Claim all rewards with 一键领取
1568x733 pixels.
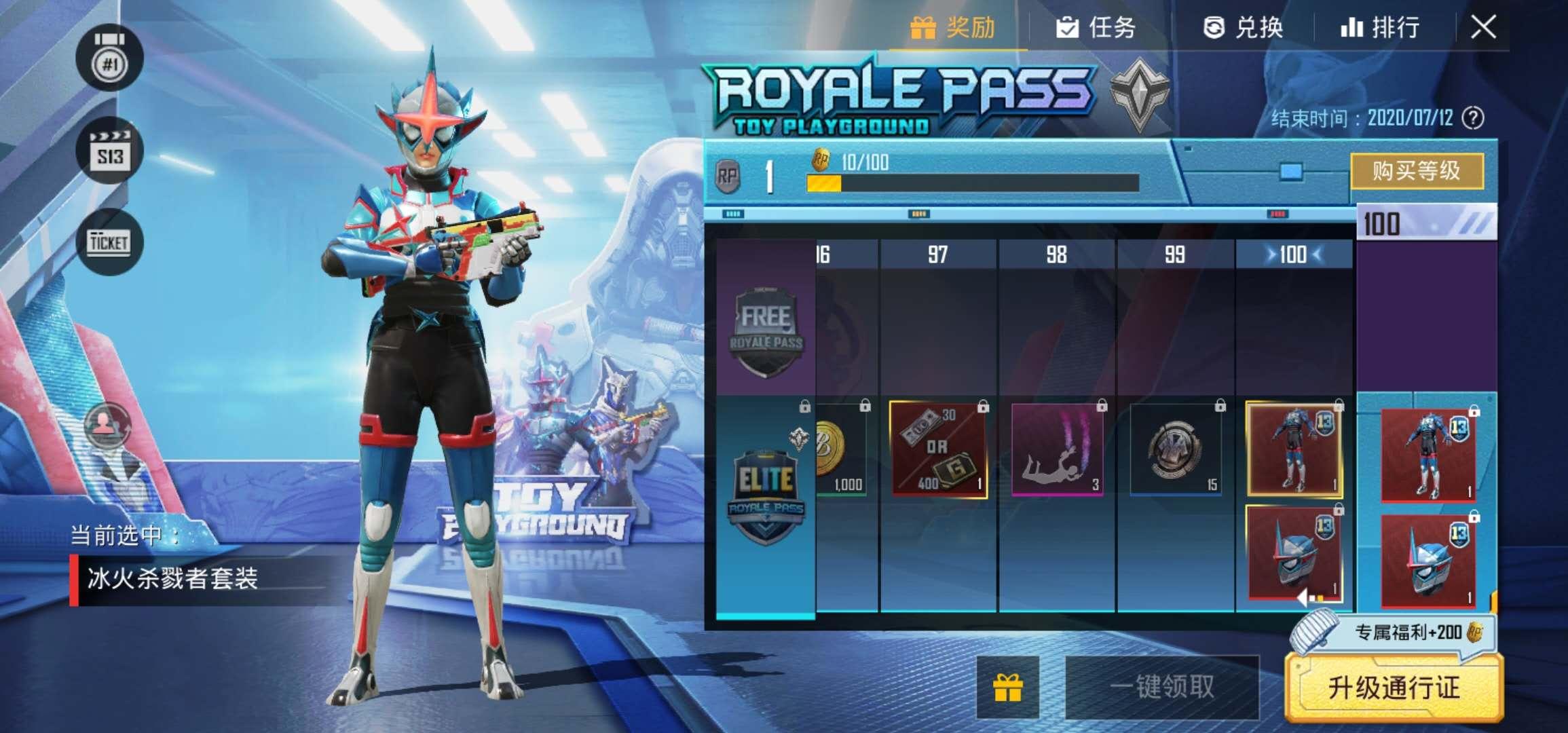click(x=1162, y=687)
